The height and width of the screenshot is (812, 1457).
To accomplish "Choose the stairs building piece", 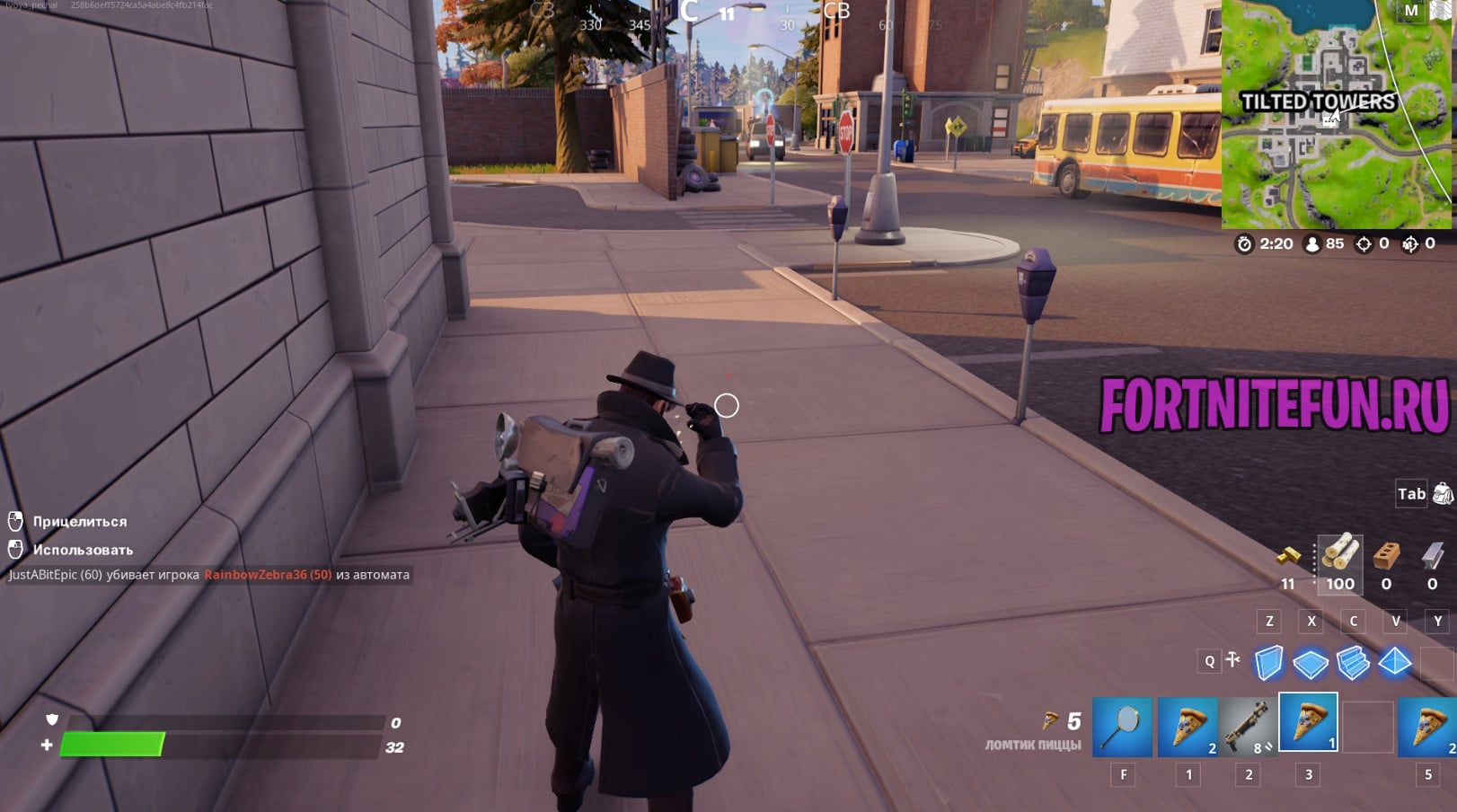I will pos(1353,664).
